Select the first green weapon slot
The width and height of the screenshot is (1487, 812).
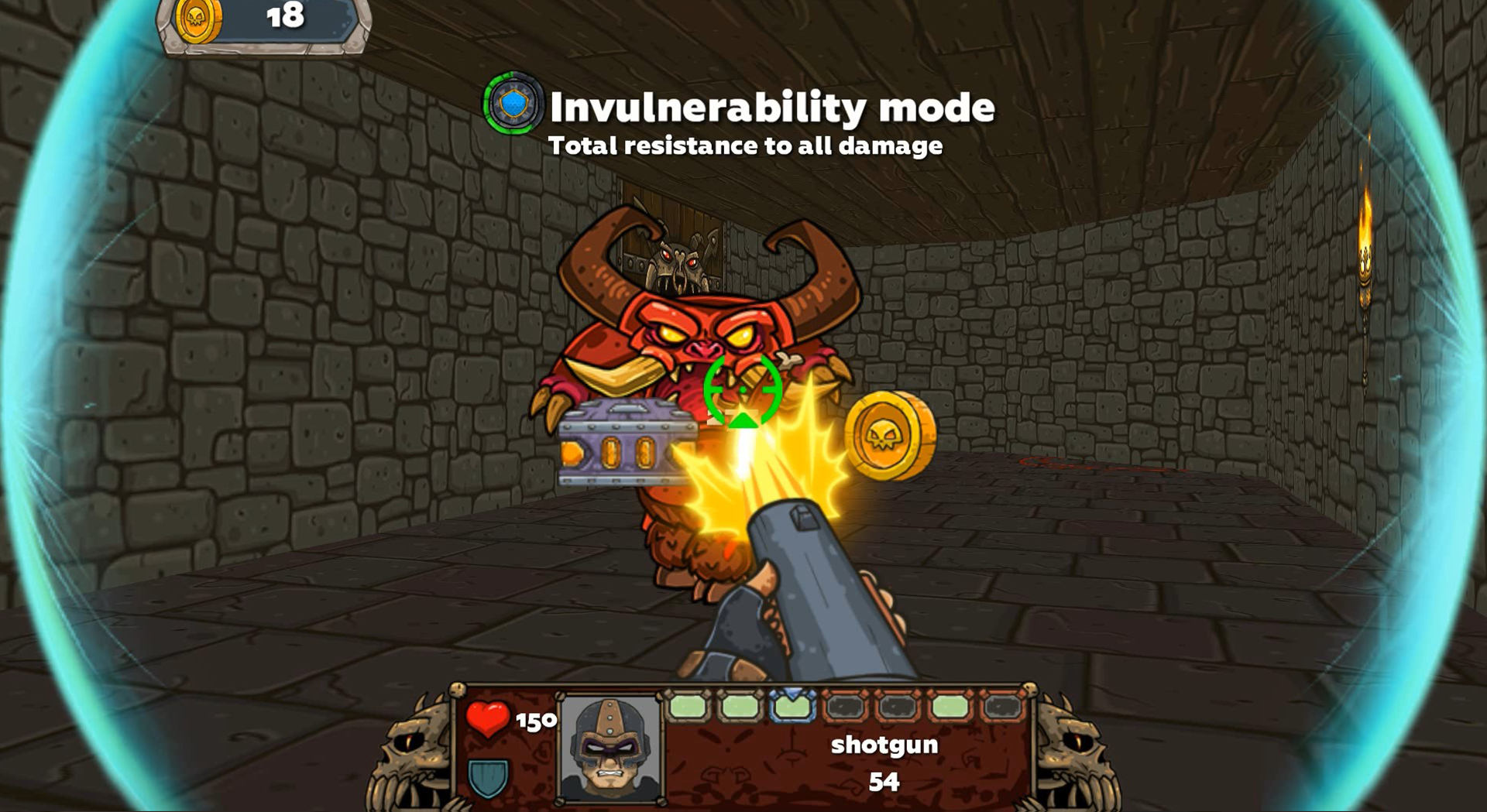(686, 707)
